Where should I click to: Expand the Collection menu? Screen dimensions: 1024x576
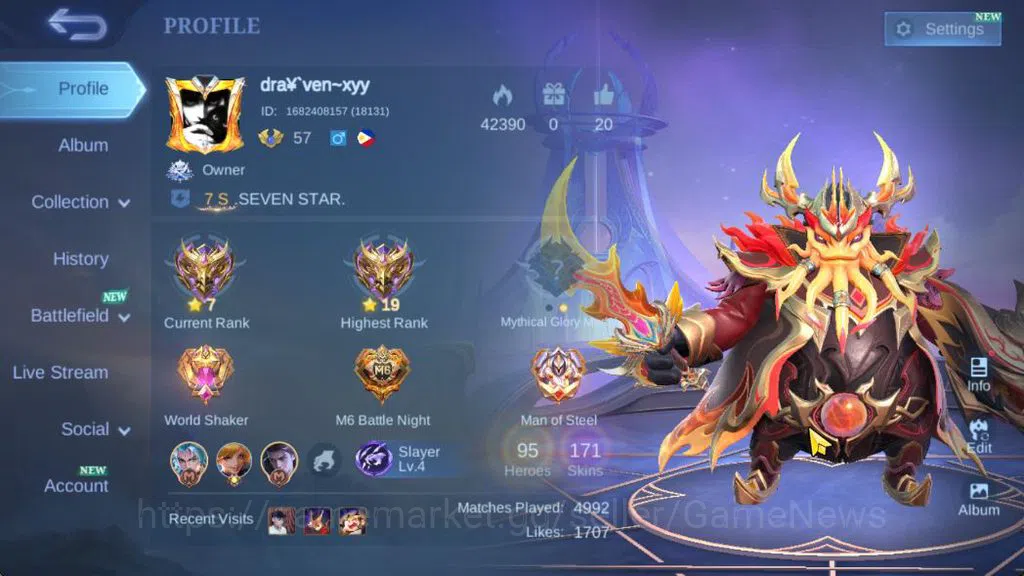pos(80,202)
